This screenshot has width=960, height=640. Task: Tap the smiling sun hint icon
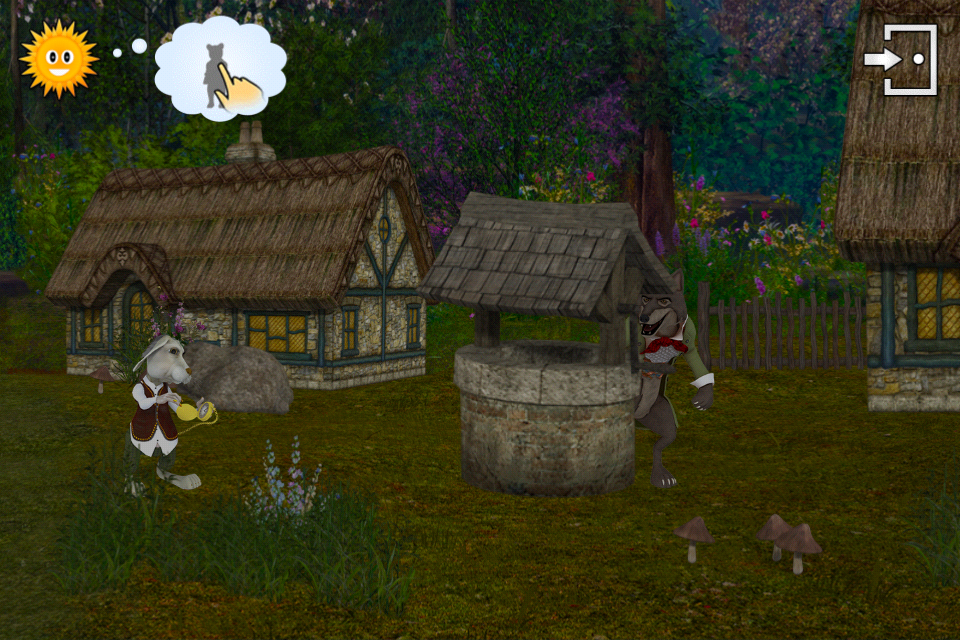pyautogui.click(x=59, y=58)
